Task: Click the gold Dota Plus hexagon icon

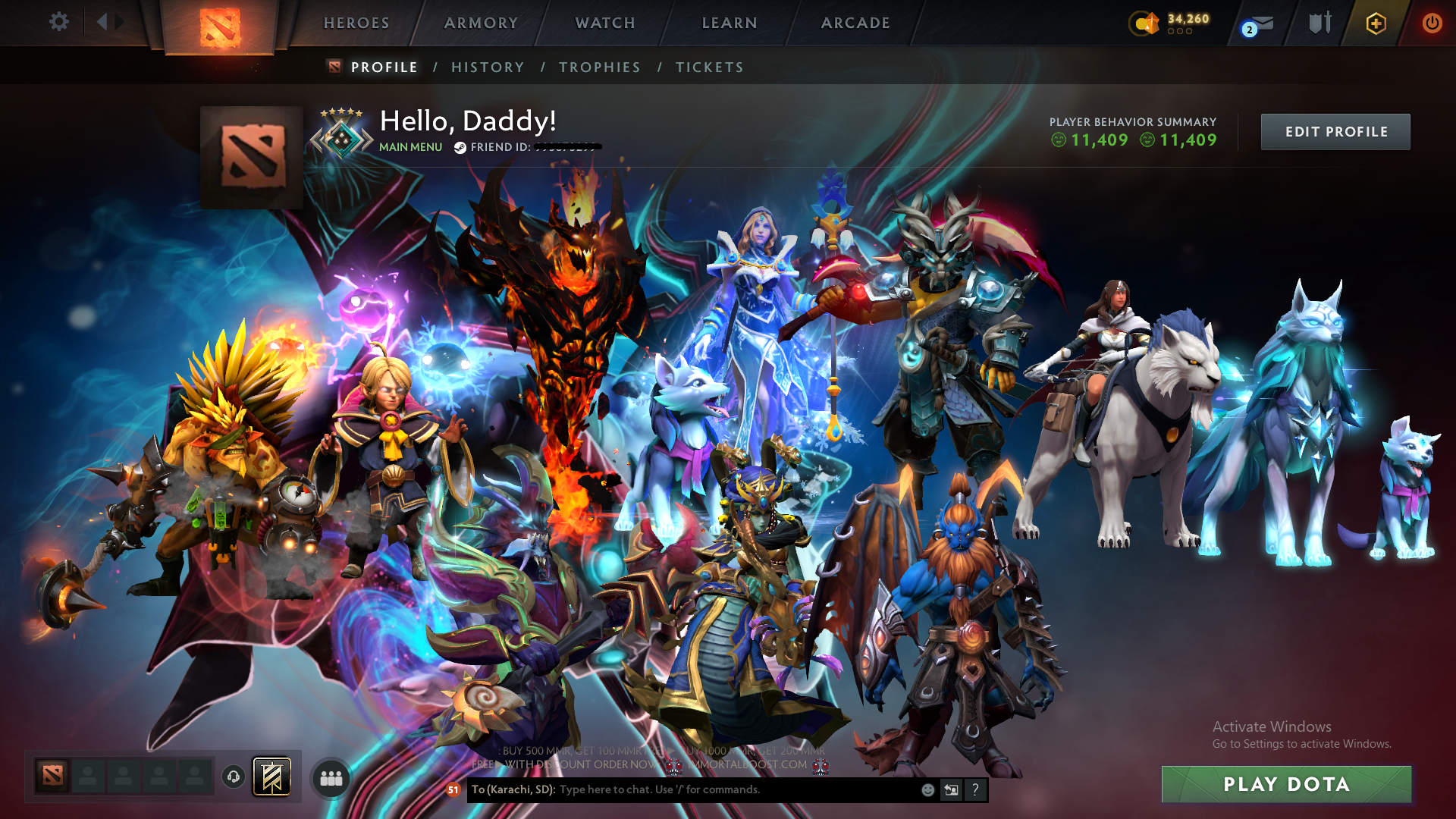Action: pos(1376,23)
